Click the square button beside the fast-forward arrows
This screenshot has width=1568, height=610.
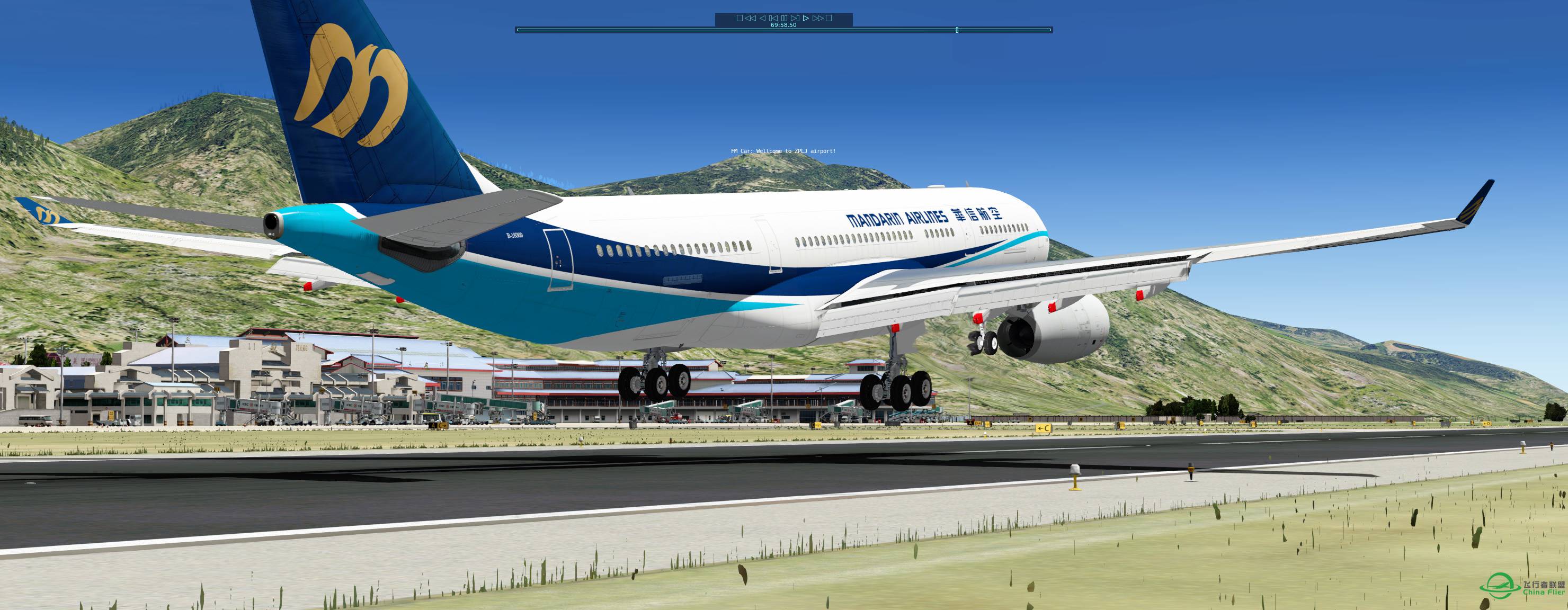[x=828, y=18]
